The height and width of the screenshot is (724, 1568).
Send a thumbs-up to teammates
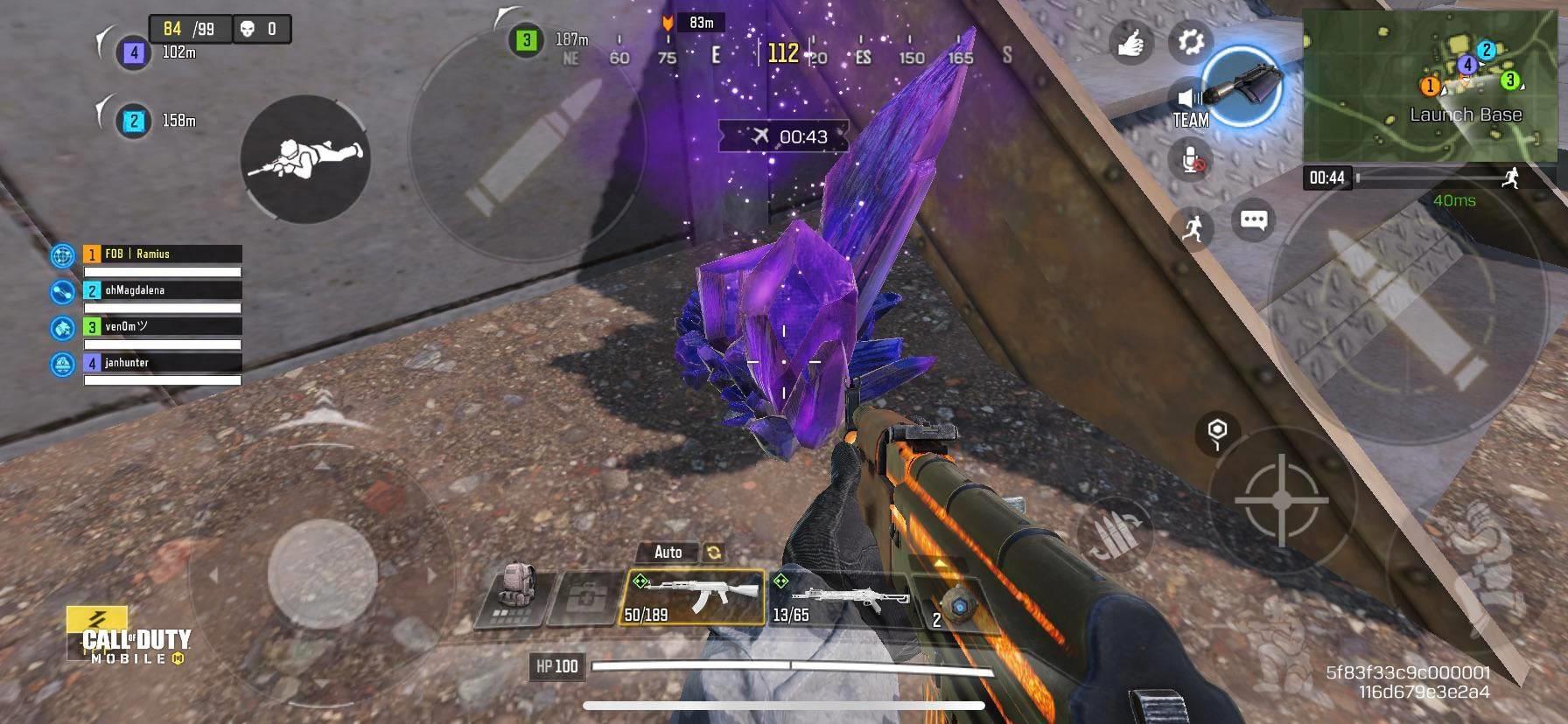[1131, 43]
